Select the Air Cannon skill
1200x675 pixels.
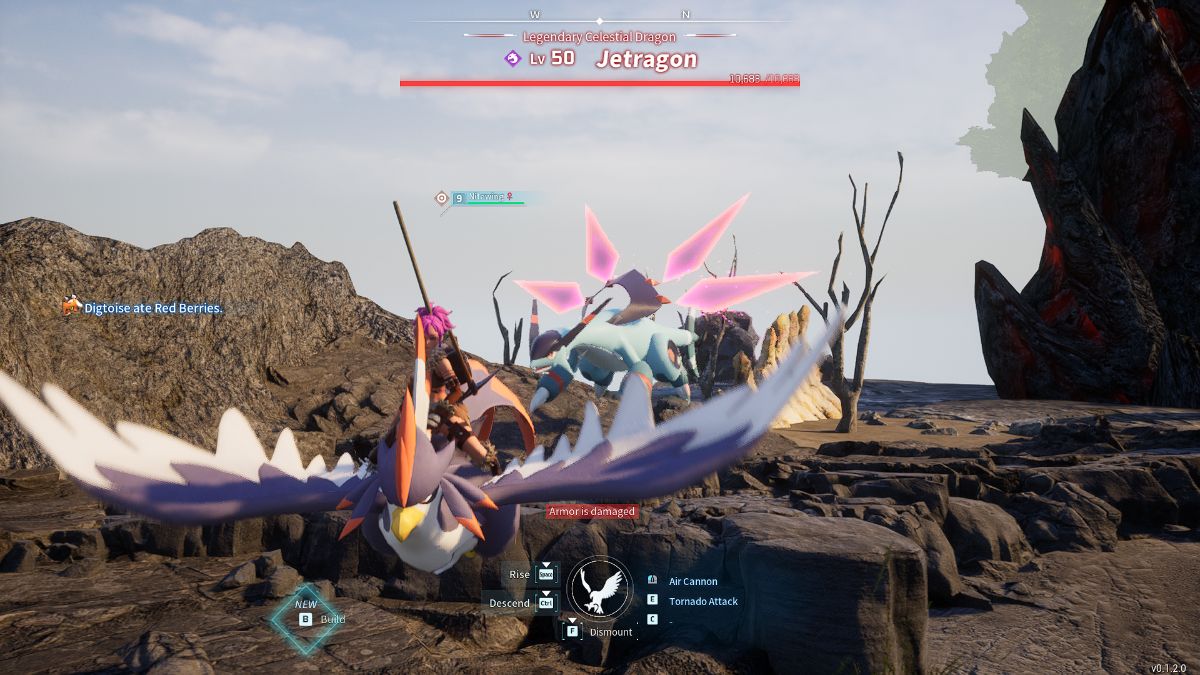click(x=692, y=581)
